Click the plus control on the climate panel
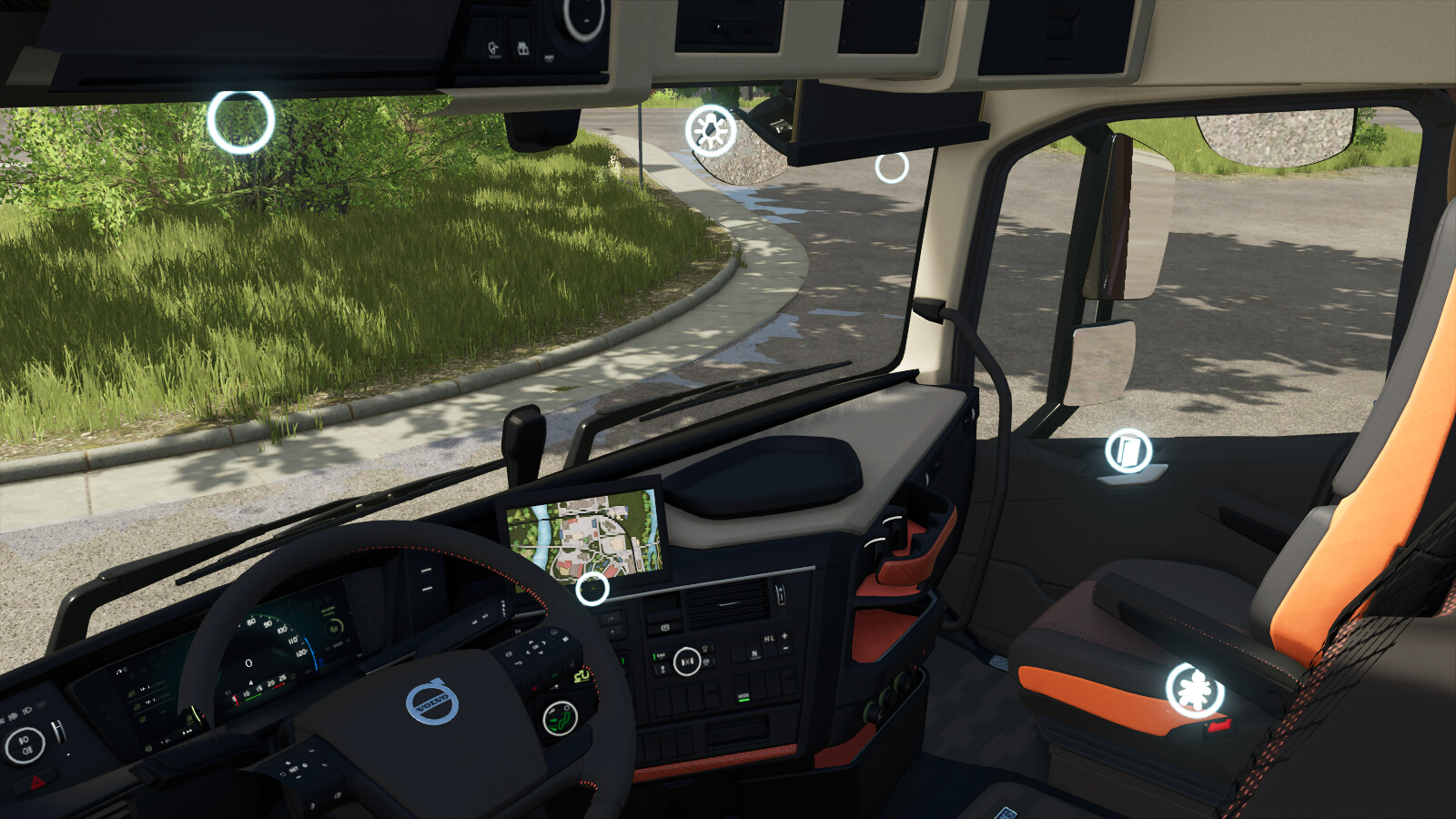This screenshot has width=1456, height=819. (784, 636)
